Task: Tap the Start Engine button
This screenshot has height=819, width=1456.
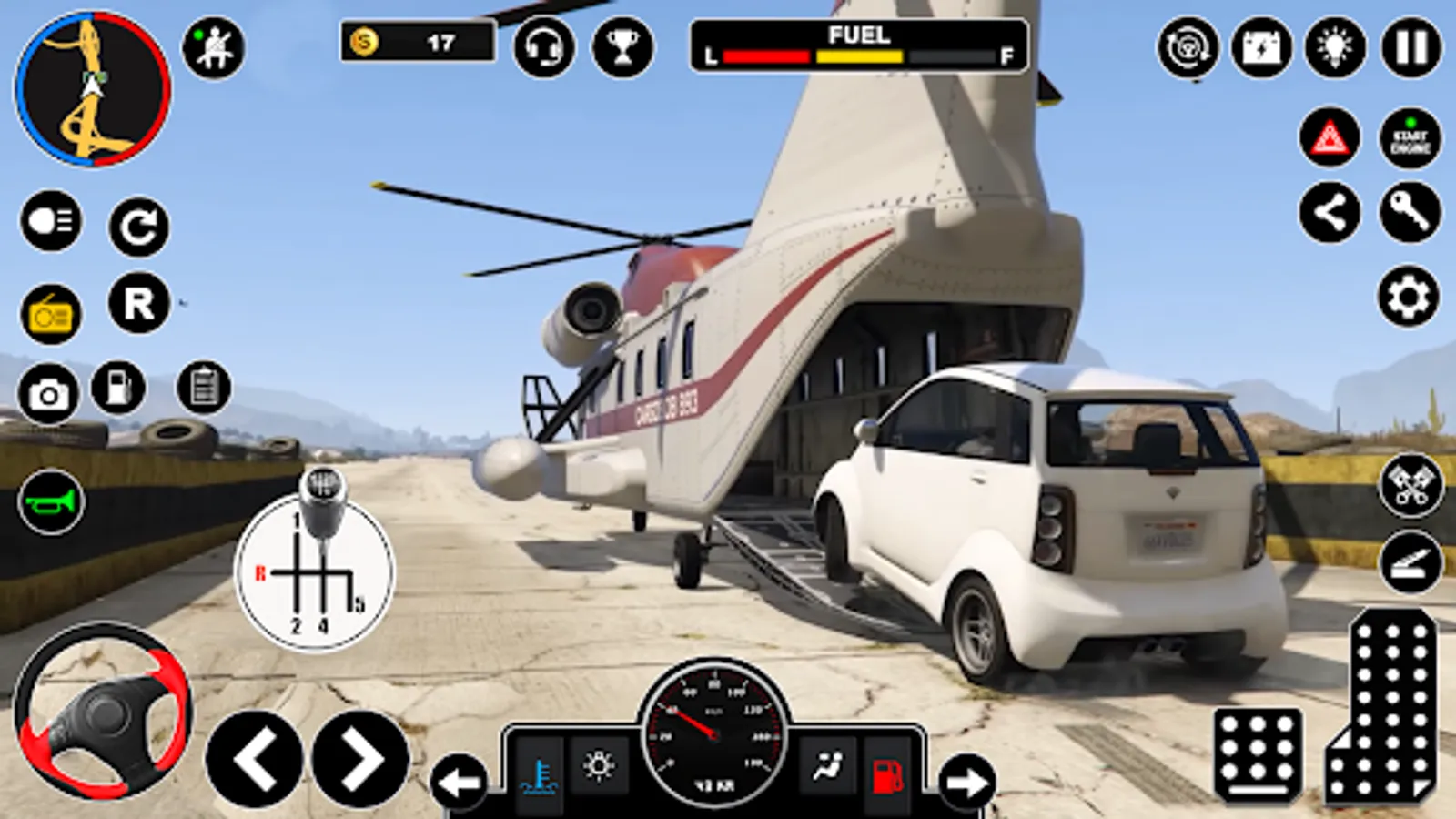Action: [1410, 138]
